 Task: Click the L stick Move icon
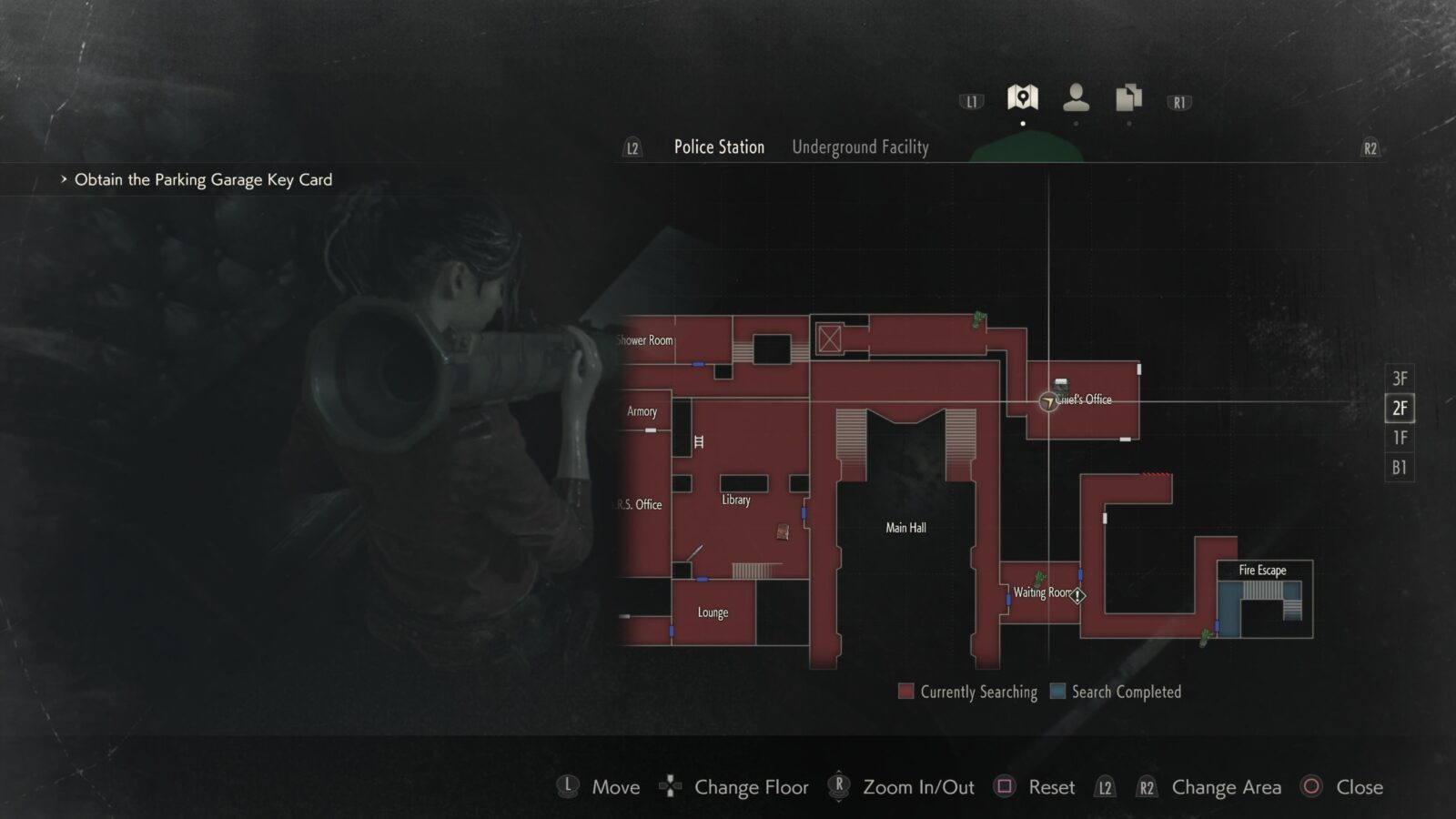(x=568, y=786)
